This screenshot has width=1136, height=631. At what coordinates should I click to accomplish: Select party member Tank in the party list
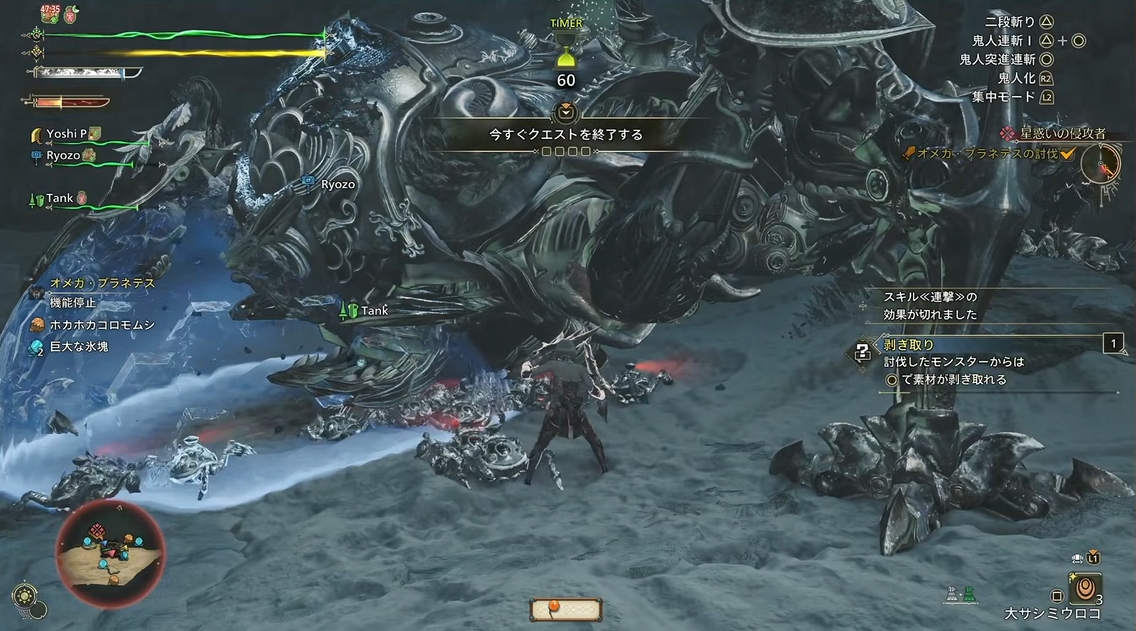[60, 199]
